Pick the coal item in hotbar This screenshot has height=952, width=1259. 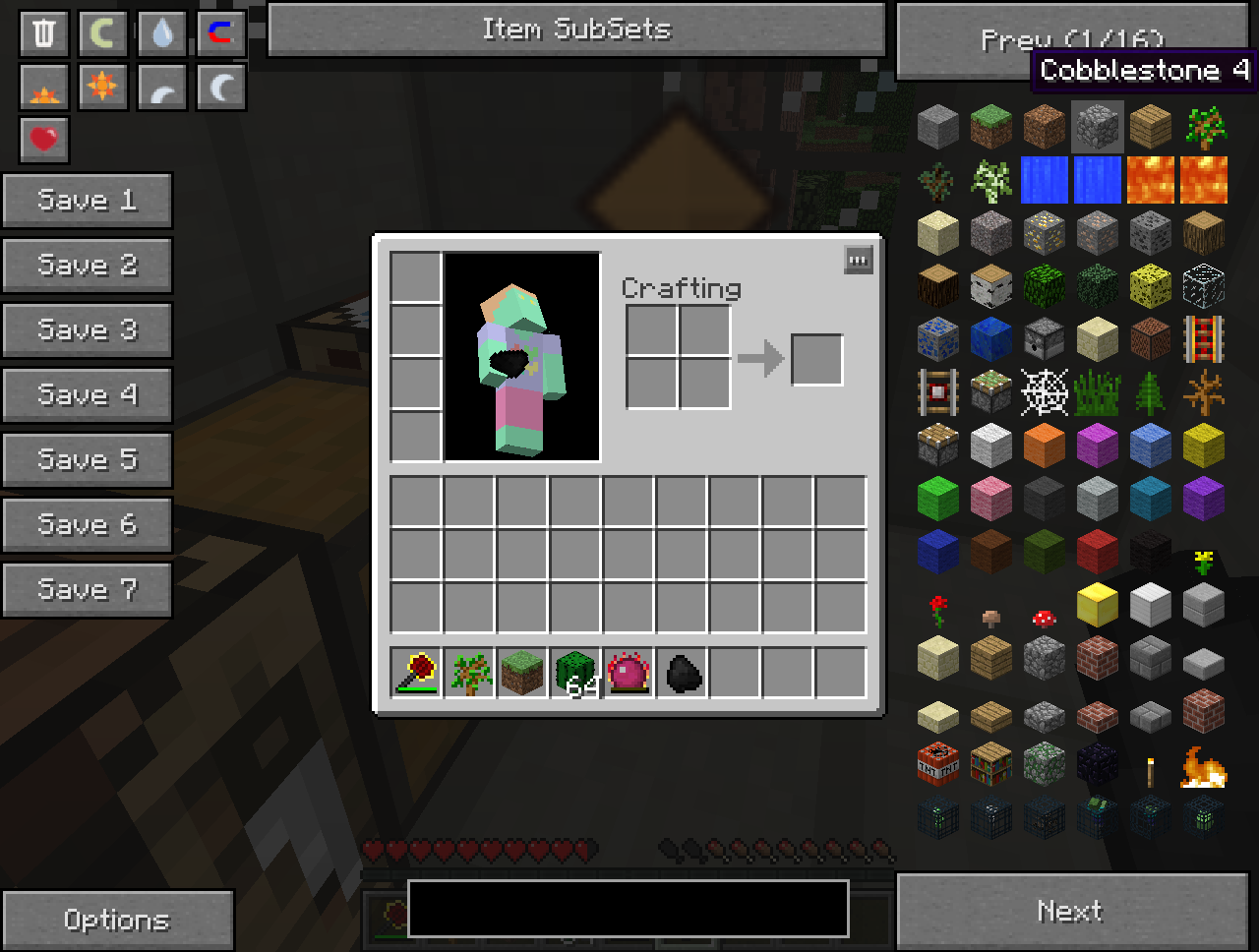coord(682,673)
